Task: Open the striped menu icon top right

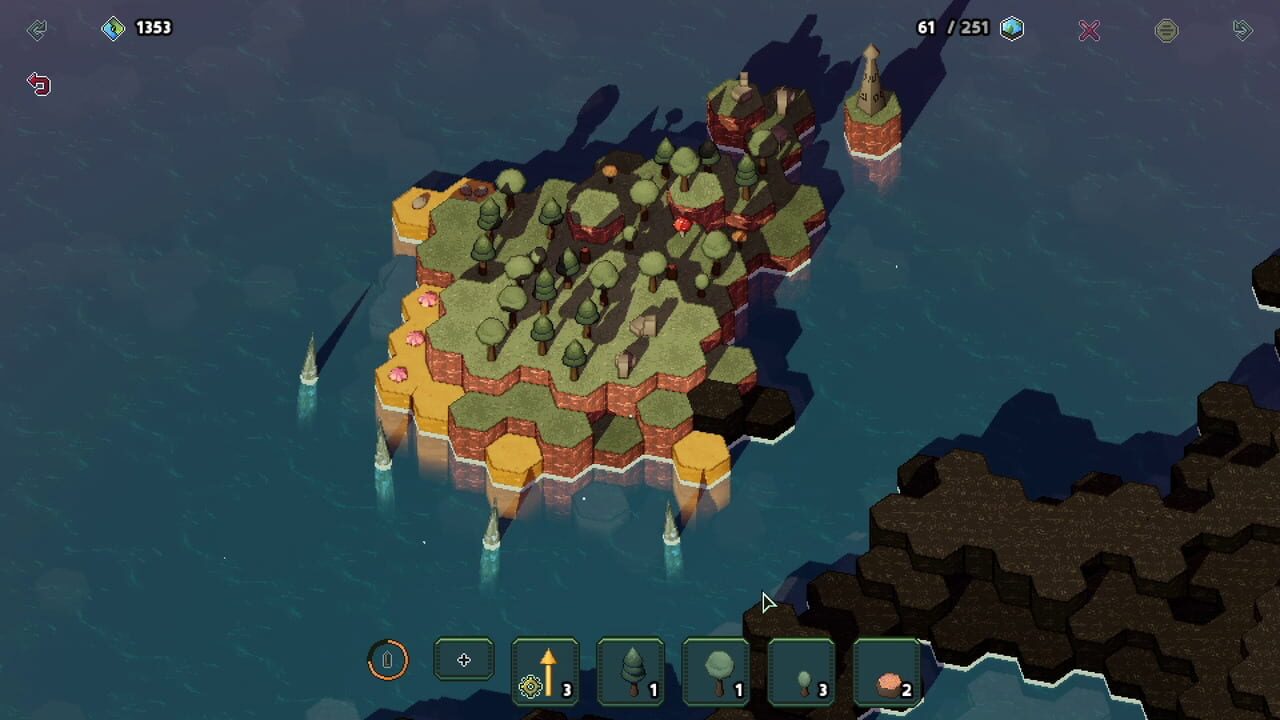Action: point(1166,29)
